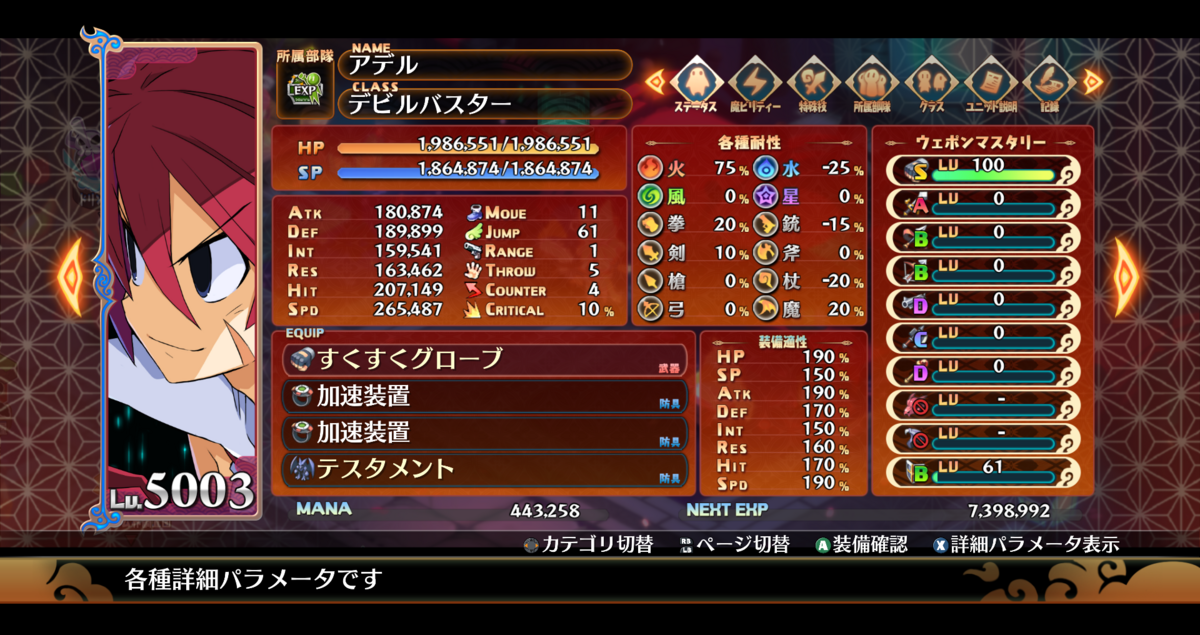
Task: Open the 記録 records tab
Action: pyautogui.click(x=1048, y=82)
